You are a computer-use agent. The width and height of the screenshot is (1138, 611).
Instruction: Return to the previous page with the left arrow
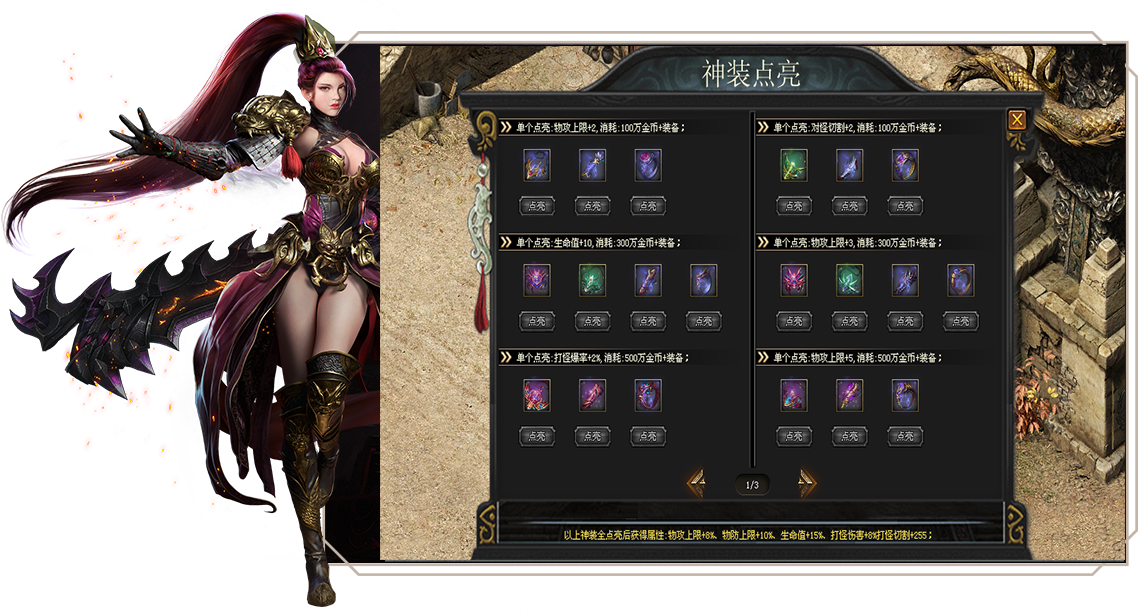click(x=696, y=484)
